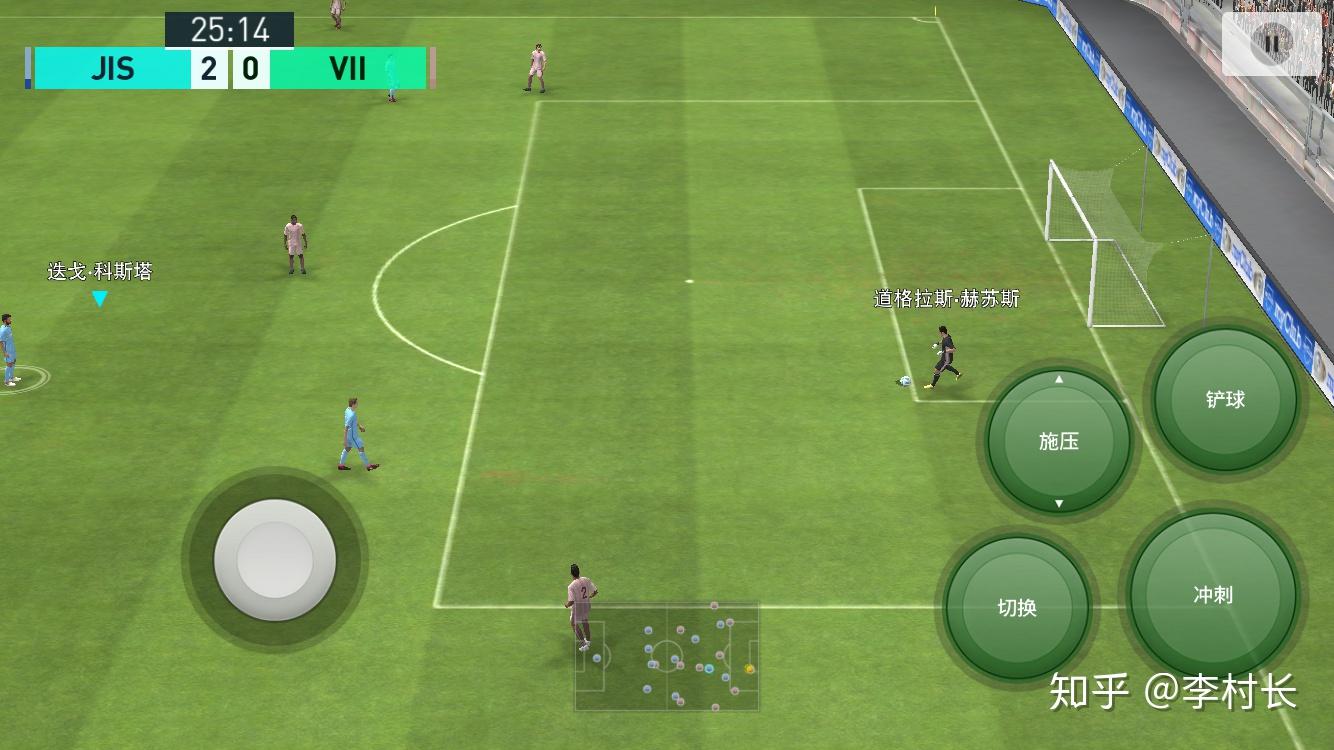
Task: Open the pitch radar minimap
Action: point(667,656)
